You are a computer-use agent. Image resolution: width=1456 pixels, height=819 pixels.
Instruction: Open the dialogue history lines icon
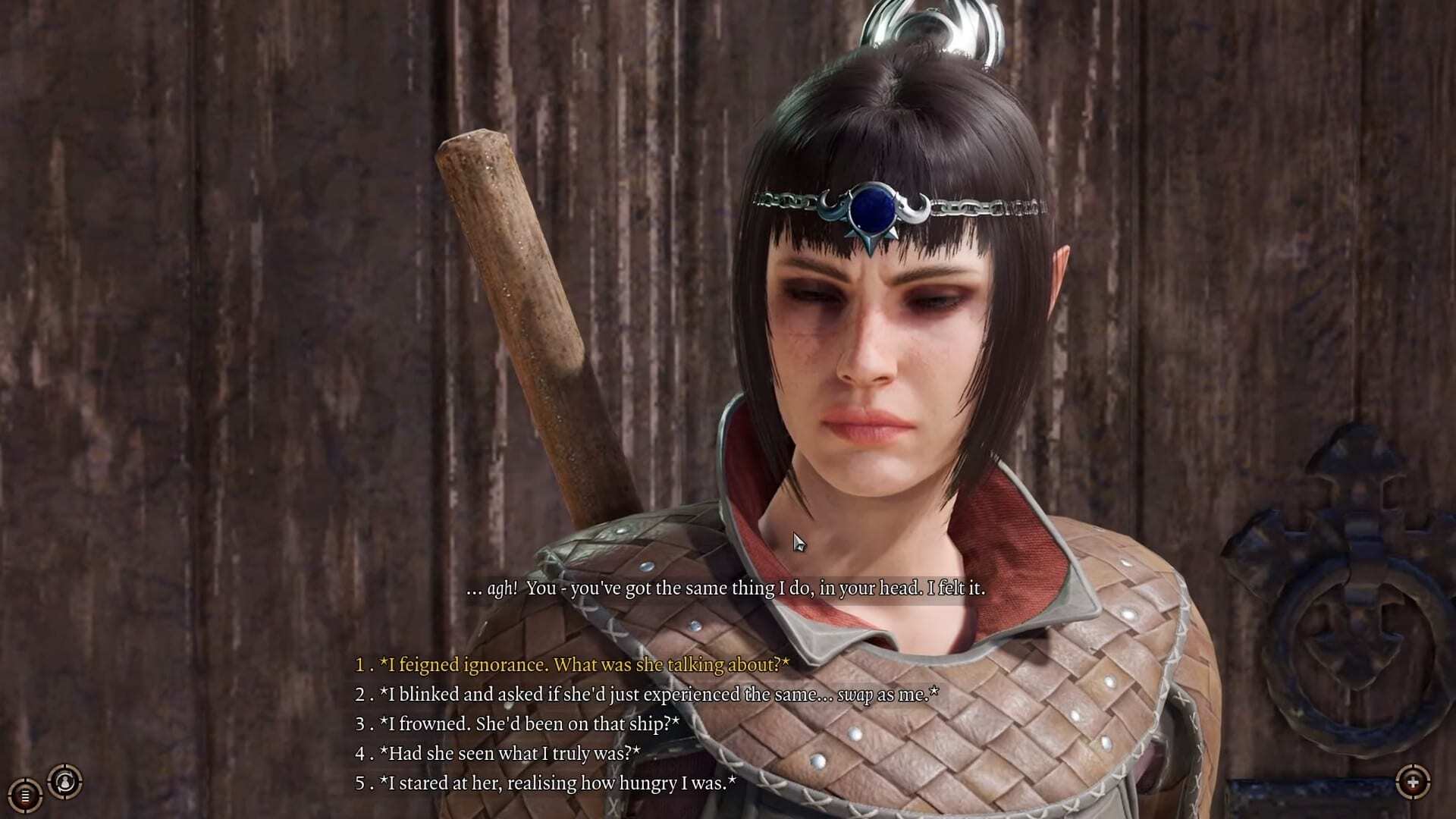[25, 795]
